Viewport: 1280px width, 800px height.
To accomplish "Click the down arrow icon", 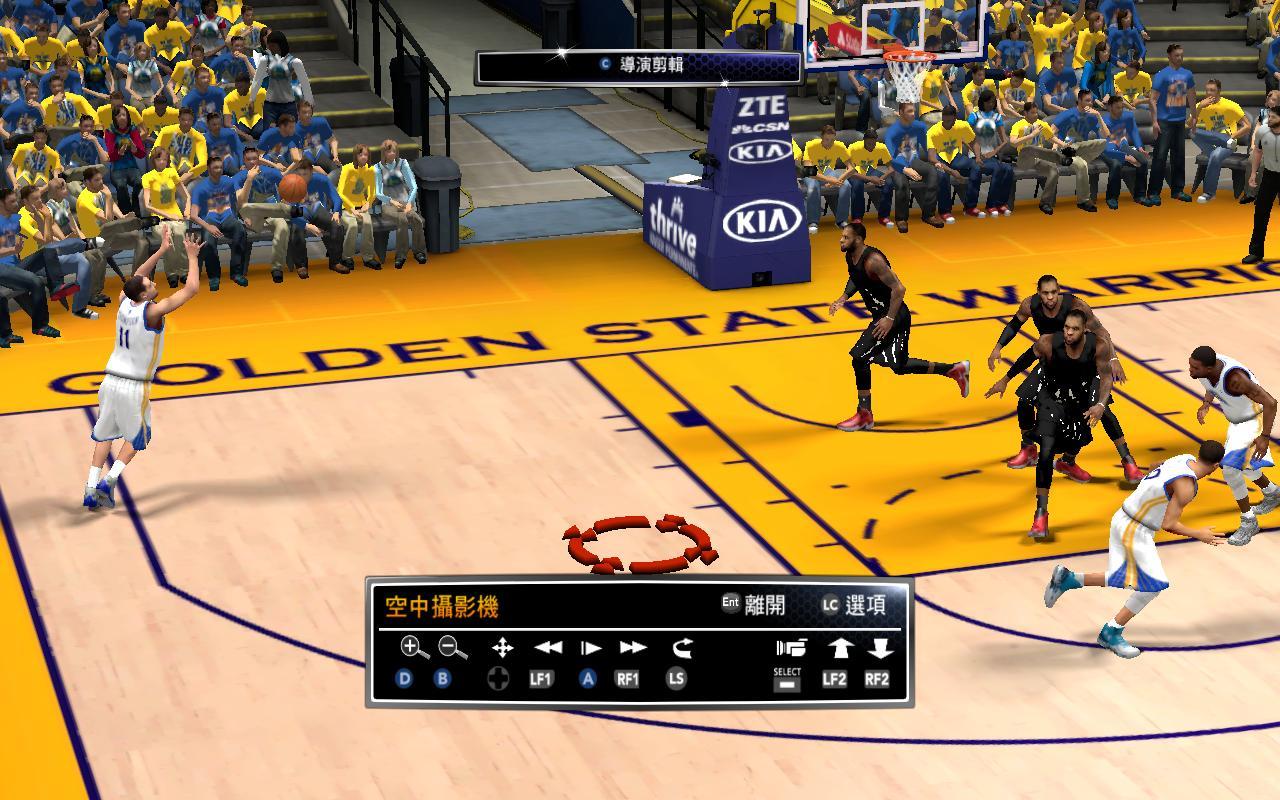I will [x=880, y=648].
